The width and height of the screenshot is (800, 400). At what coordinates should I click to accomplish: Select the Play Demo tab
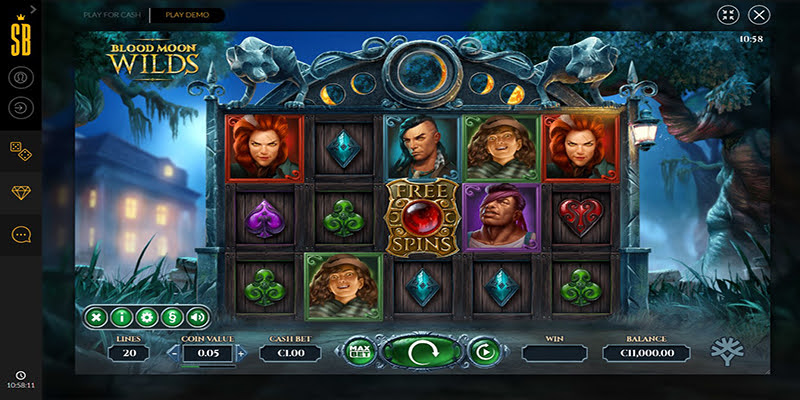point(188,15)
